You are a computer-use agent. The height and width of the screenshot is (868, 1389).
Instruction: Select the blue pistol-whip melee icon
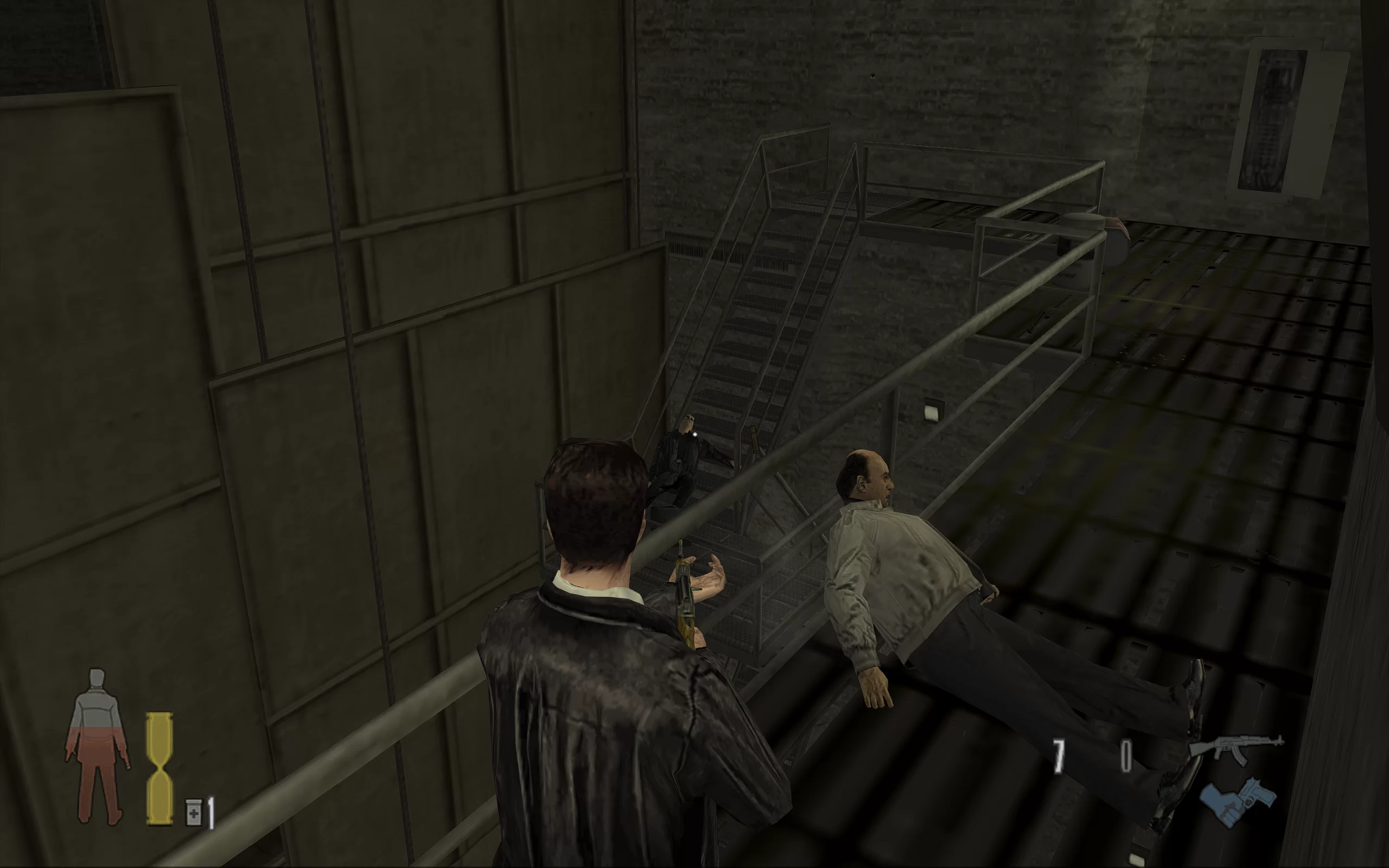[1238, 801]
